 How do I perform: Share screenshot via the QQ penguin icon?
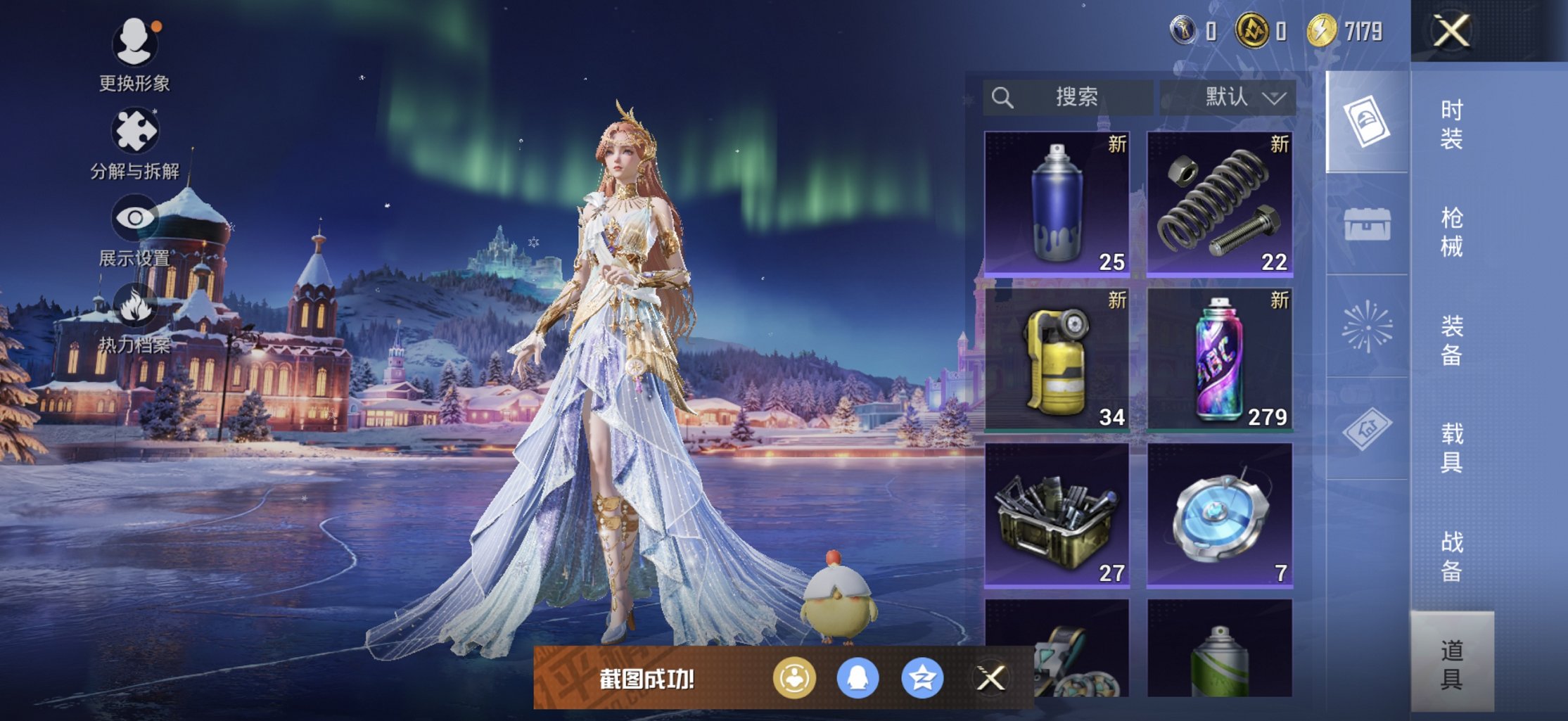click(858, 678)
